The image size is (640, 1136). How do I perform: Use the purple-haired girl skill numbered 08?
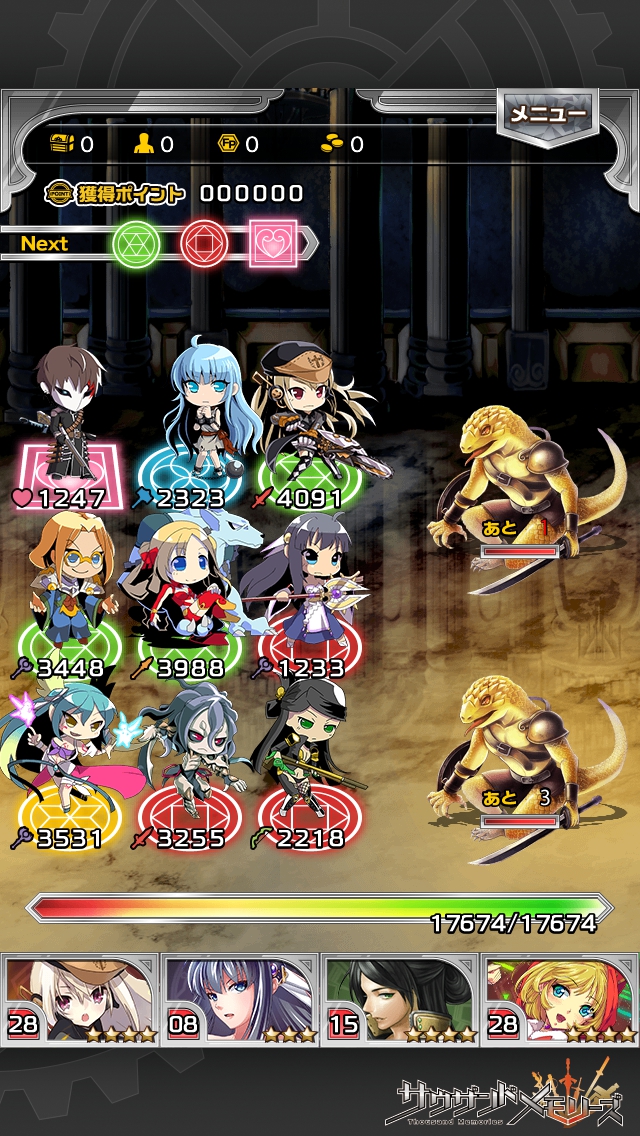tap(240, 998)
